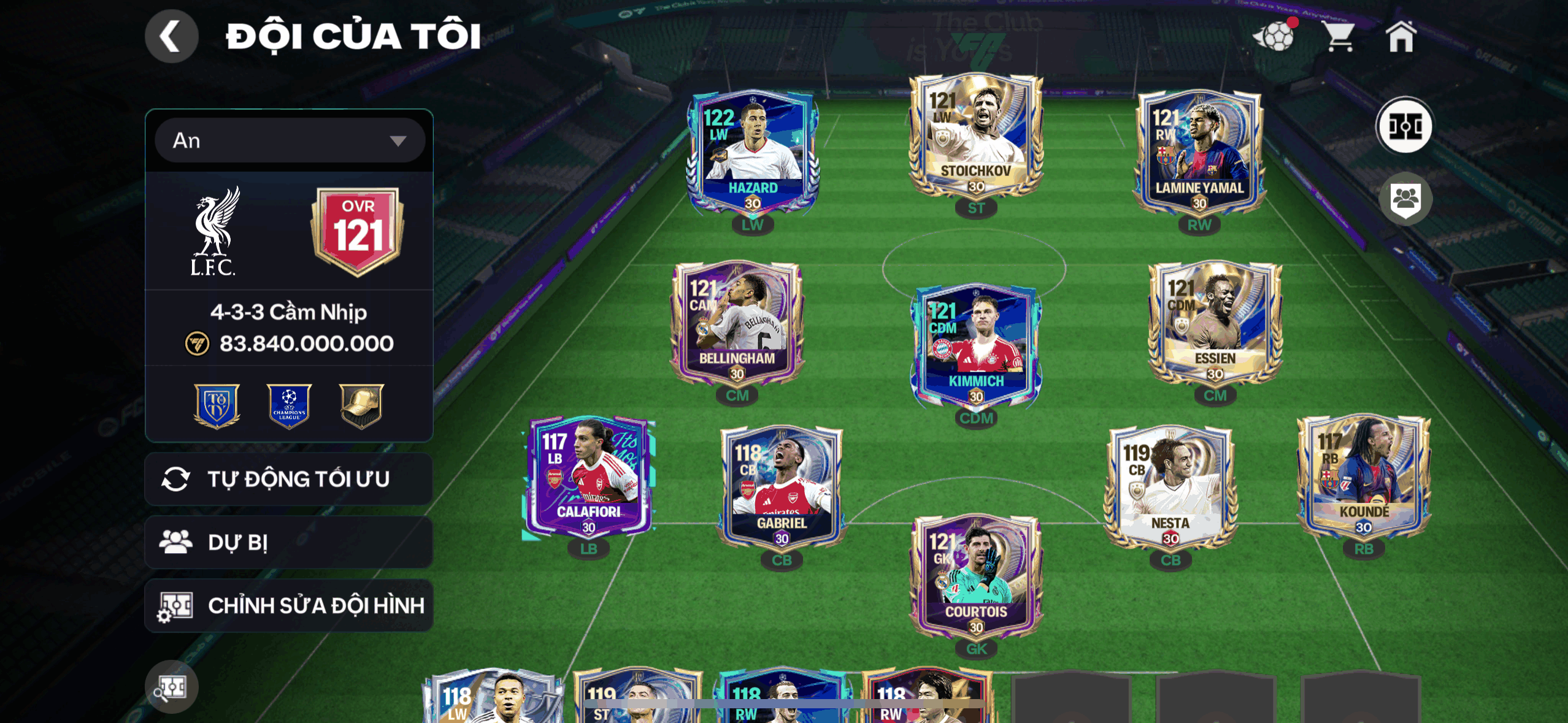Open the Dự Bị reserves list
Image resolution: width=1568 pixels, height=723 pixels.
289,542
